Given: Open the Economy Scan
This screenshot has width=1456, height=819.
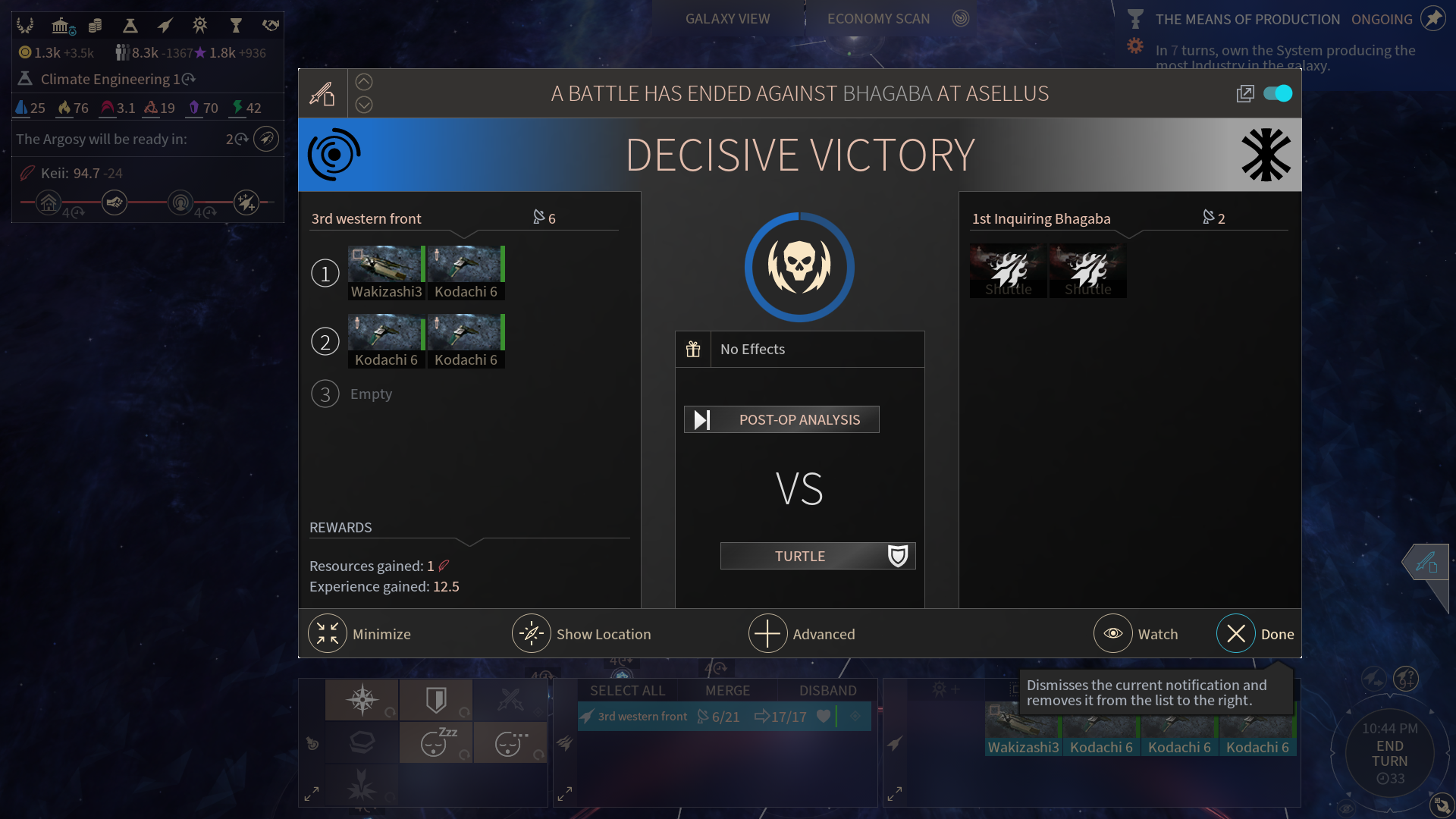Looking at the screenshot, I should click(x=878, y=19).
